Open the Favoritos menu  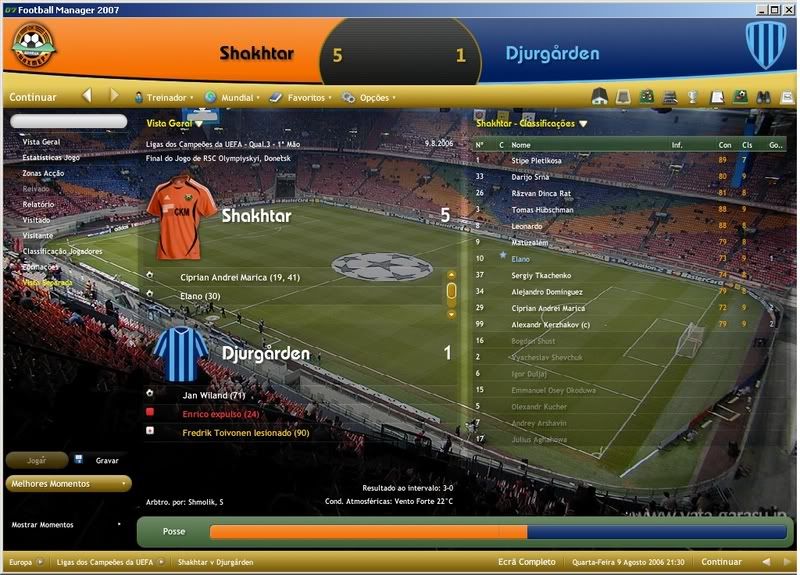point(306,98)
